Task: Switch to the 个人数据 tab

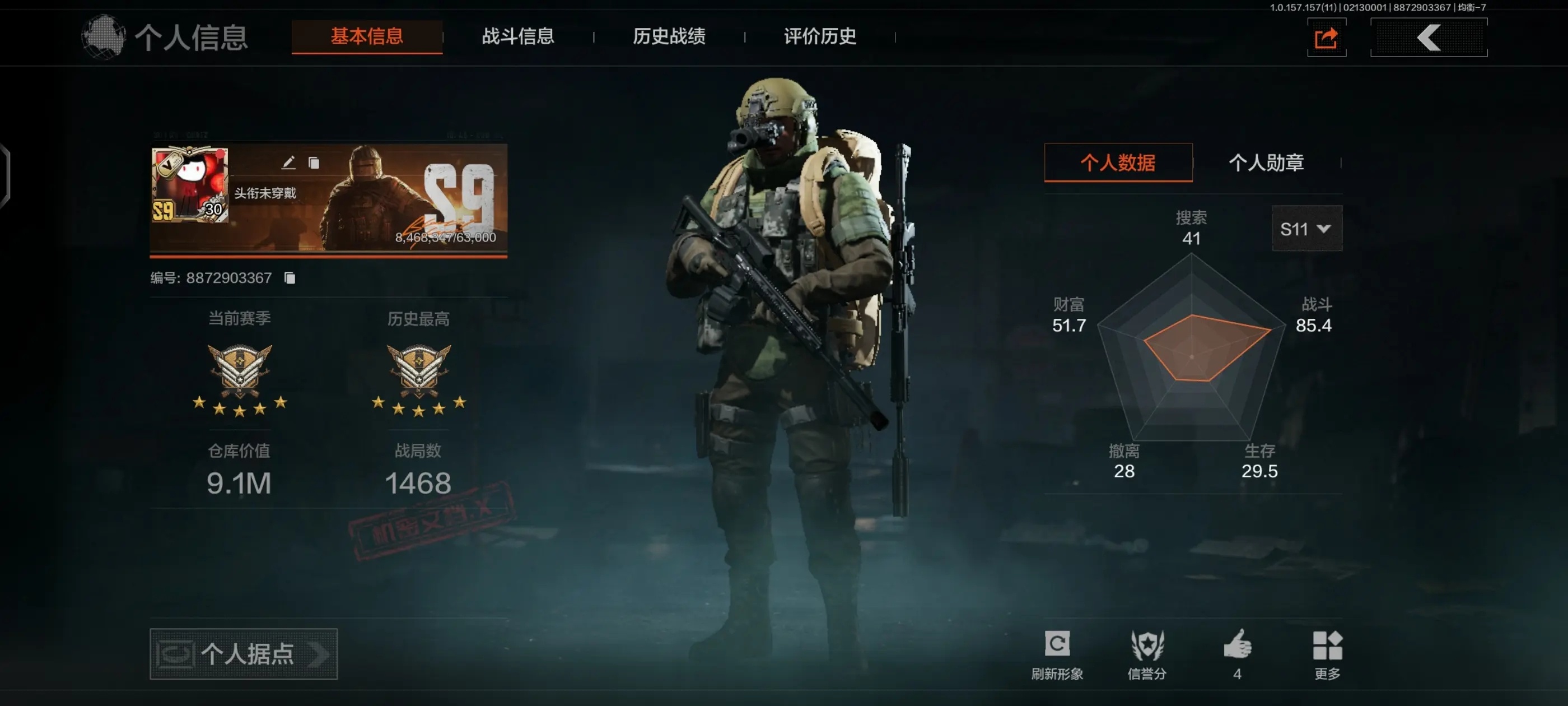Action: (x=1118, y=162)
